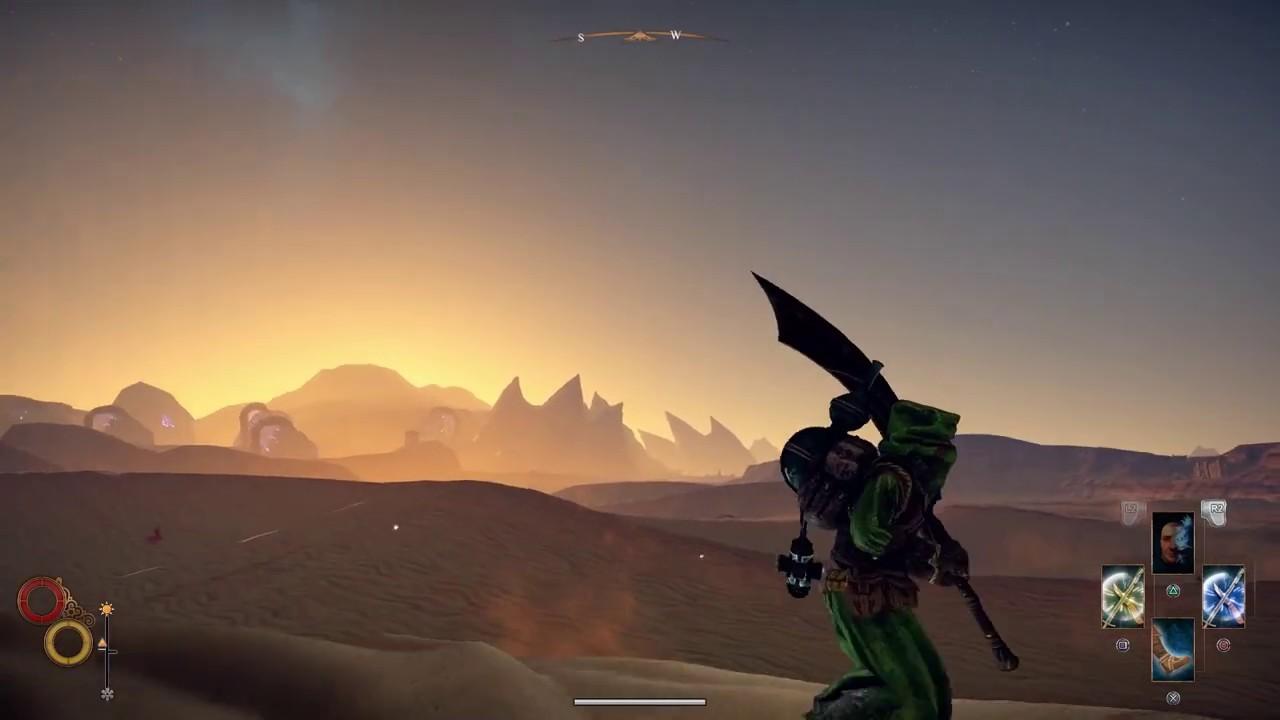The image size is (1280, 720).
Task: Click the circle prompt beside the blue skill
Action: [x=1224, y=645]
